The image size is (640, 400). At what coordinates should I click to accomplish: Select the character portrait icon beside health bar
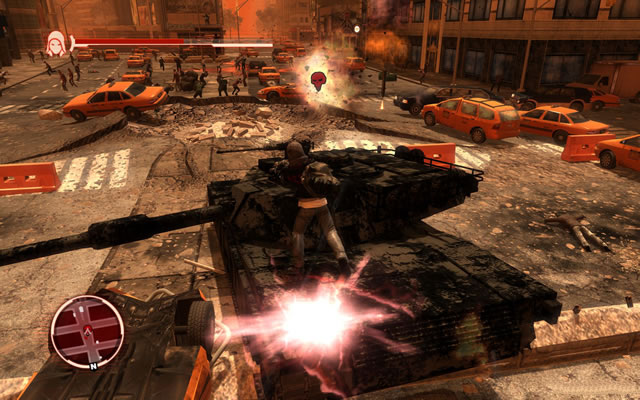pos(56,42)
